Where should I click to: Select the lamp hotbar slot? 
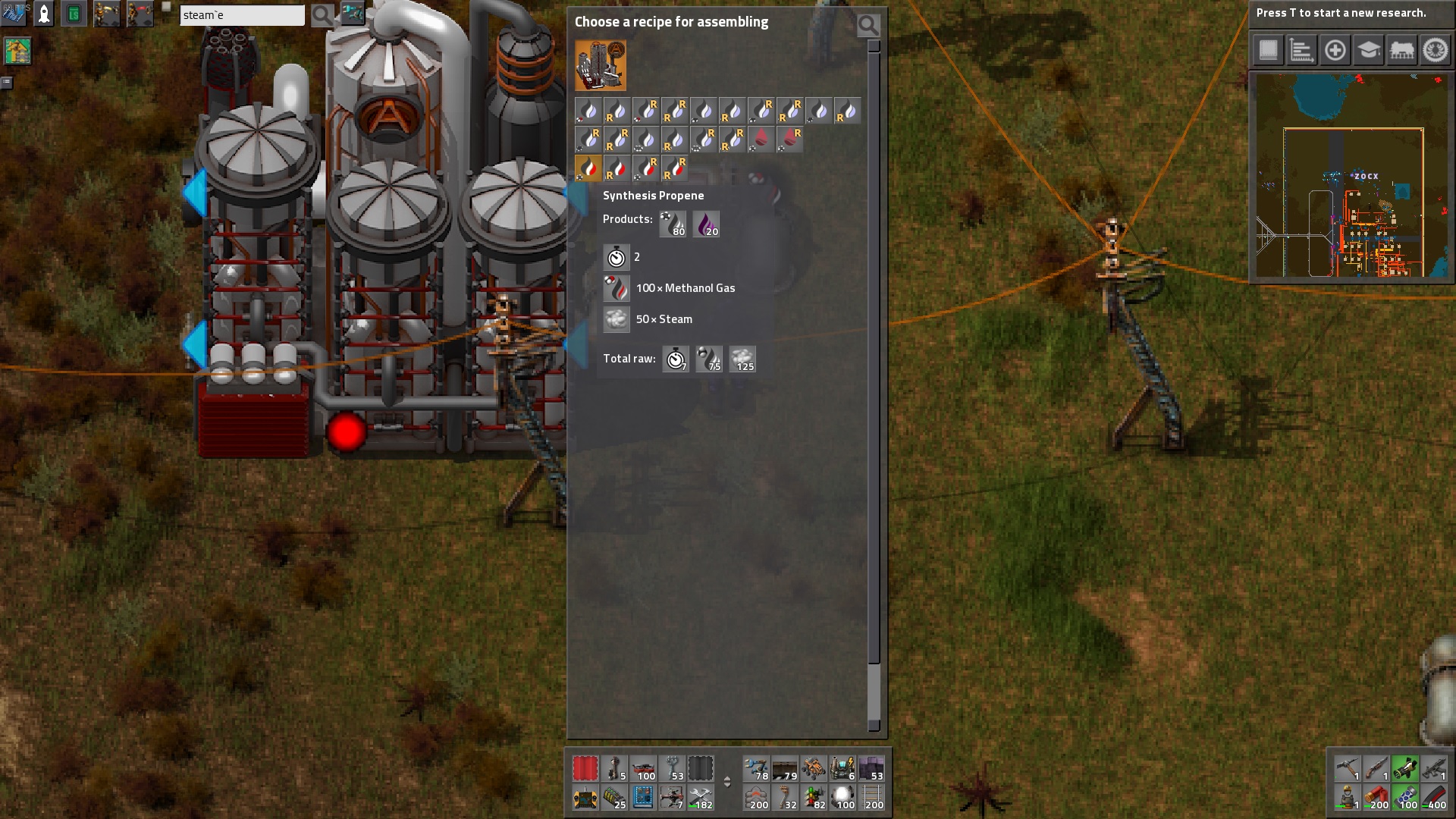843,797
